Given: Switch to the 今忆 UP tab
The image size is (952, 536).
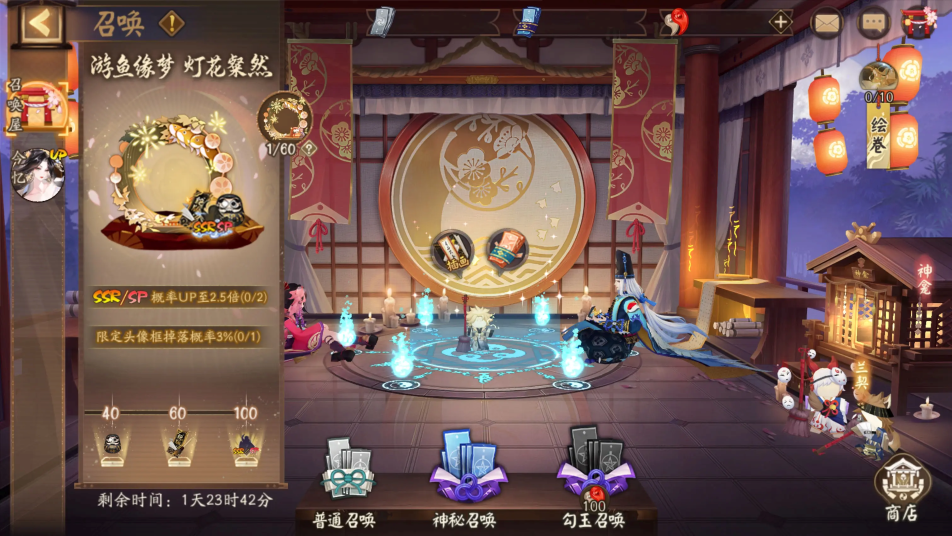Looking at the screenshot, I should [37, 174].
